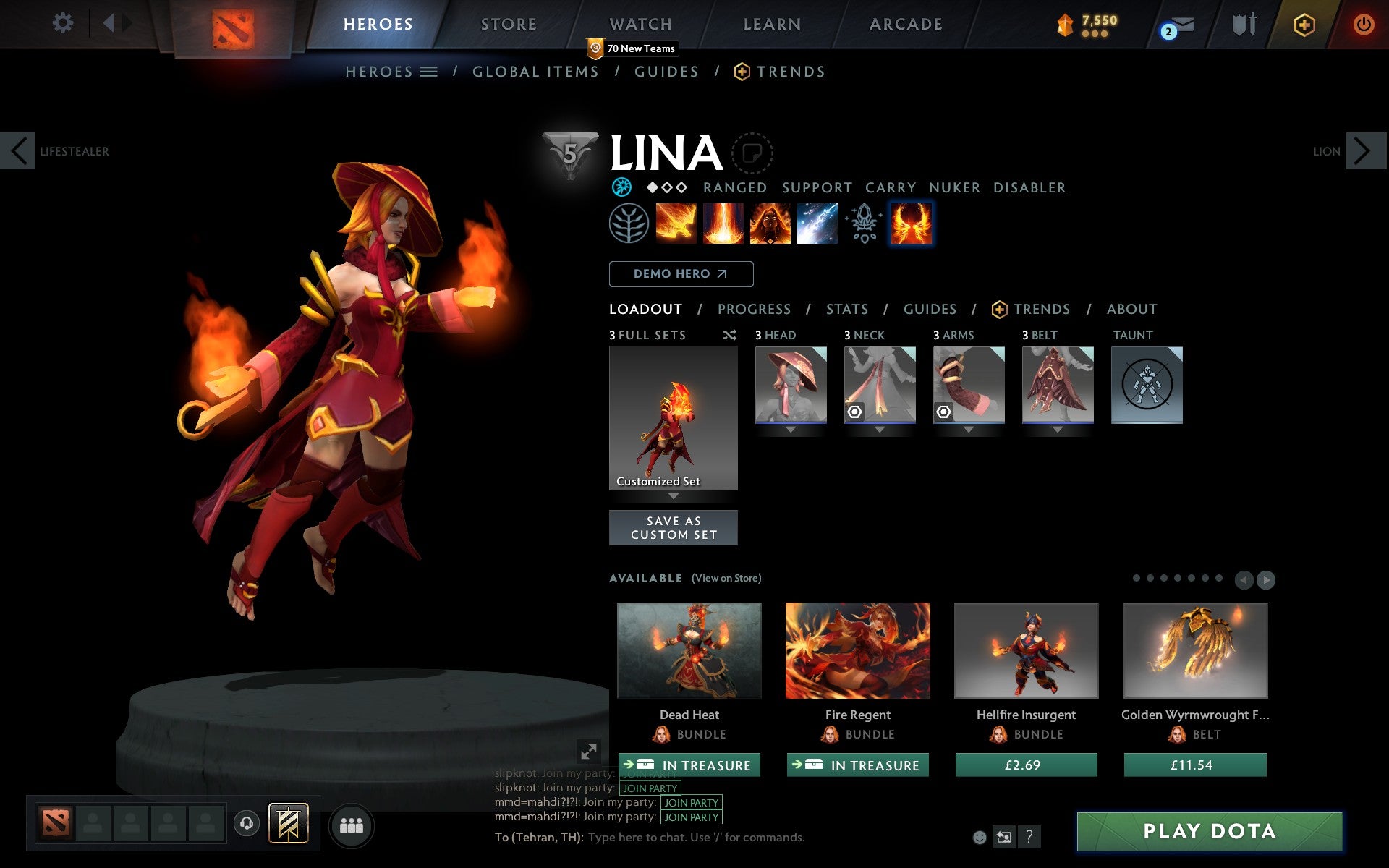Expand the Belt slot chevron
The height and width of the screenshot is (868, 1389).
tap(1058, 428)
